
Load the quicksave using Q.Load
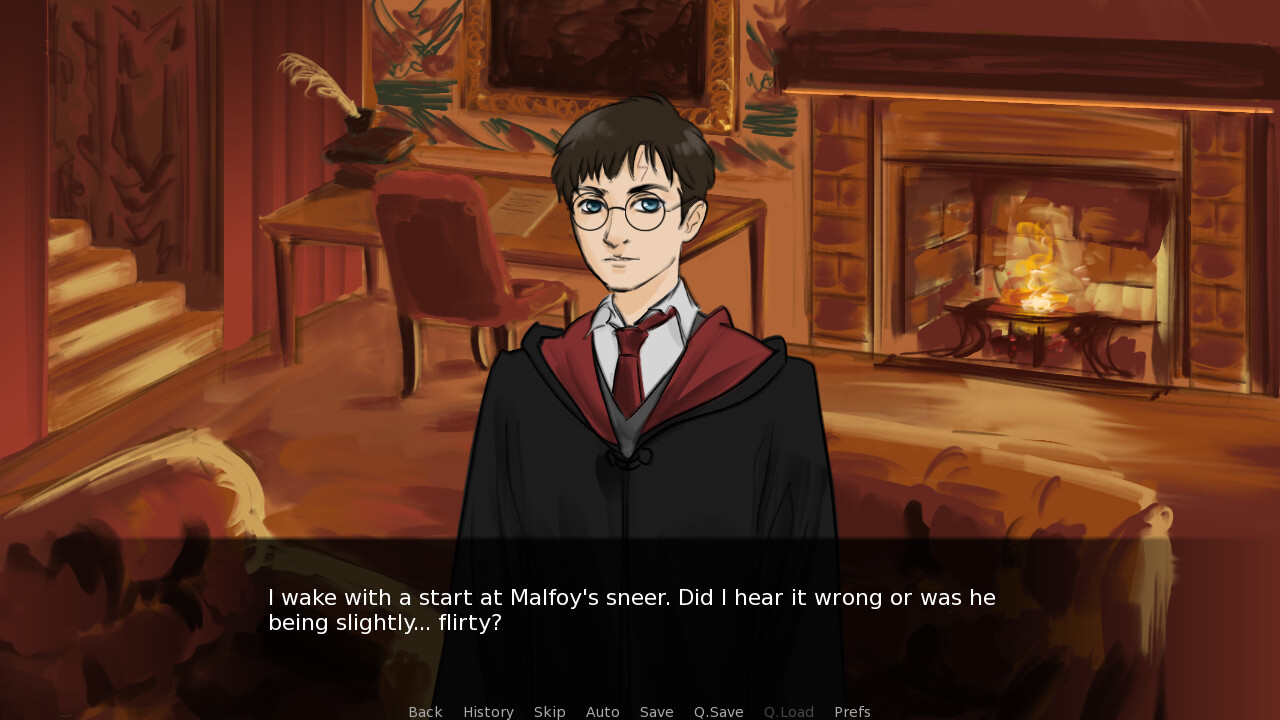(x=788, y=711)
